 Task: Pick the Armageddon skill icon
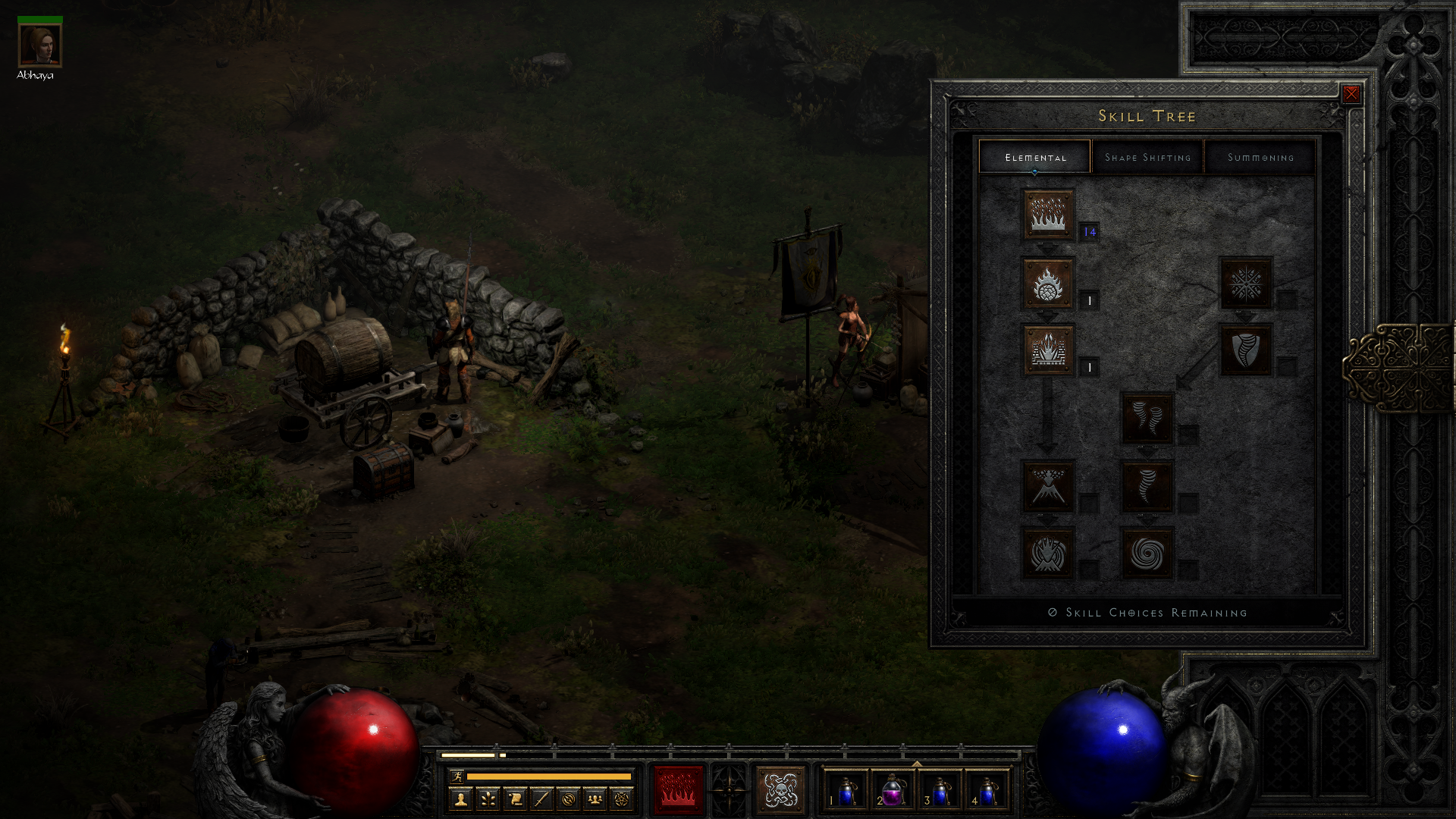click(1048, 554)
